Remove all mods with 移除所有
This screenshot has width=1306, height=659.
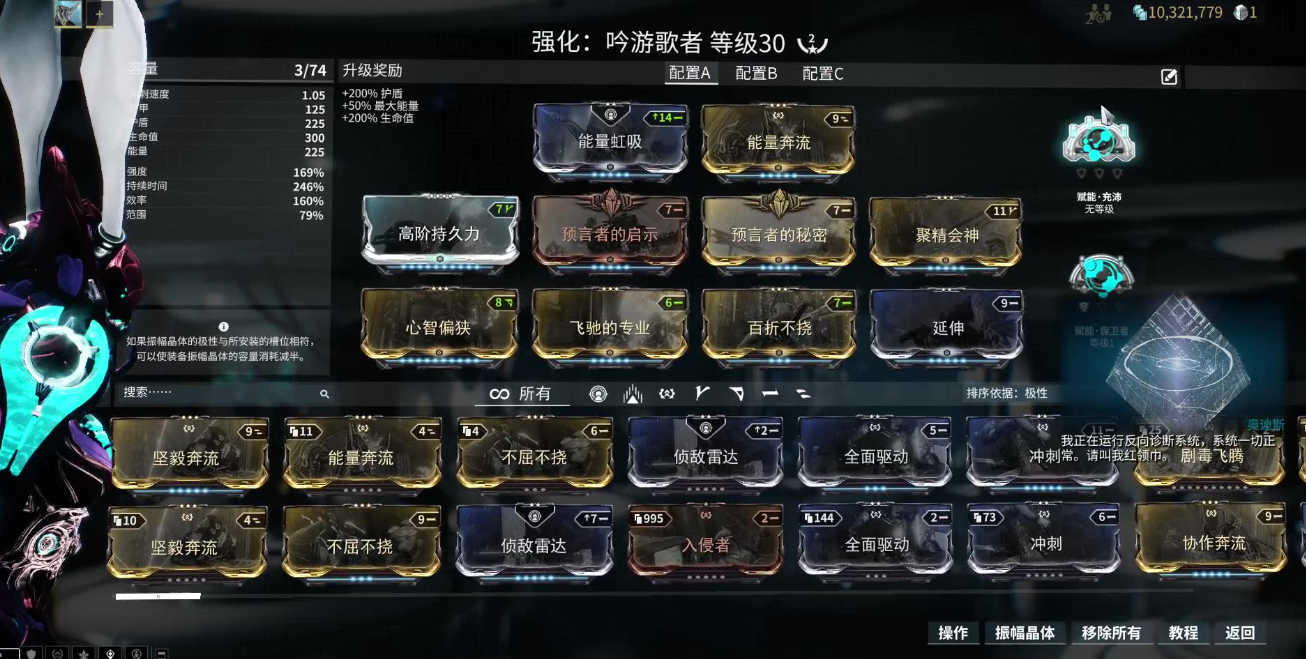point(1111,633)
